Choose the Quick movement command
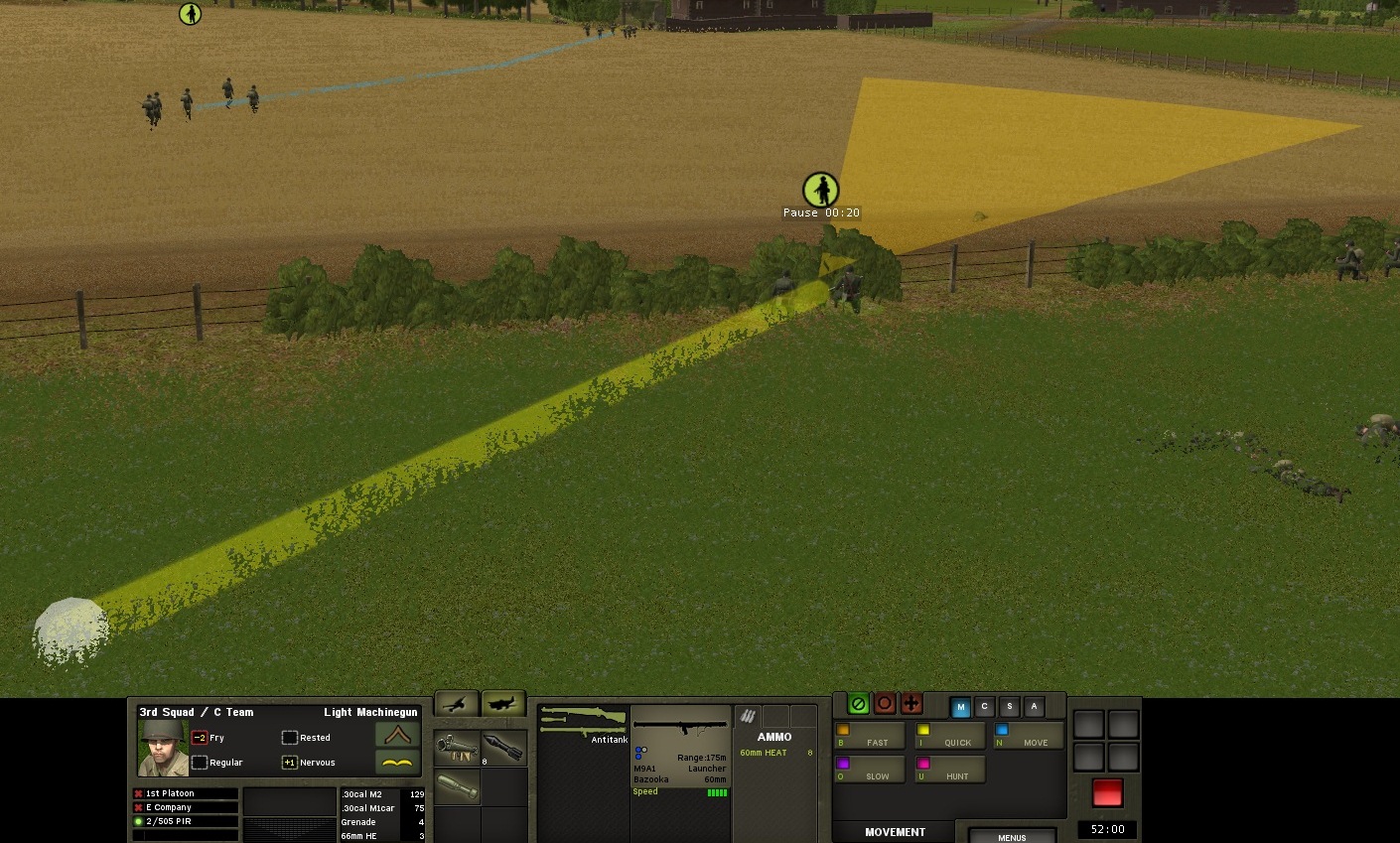 pyautogui.click(x=949, y=737)
